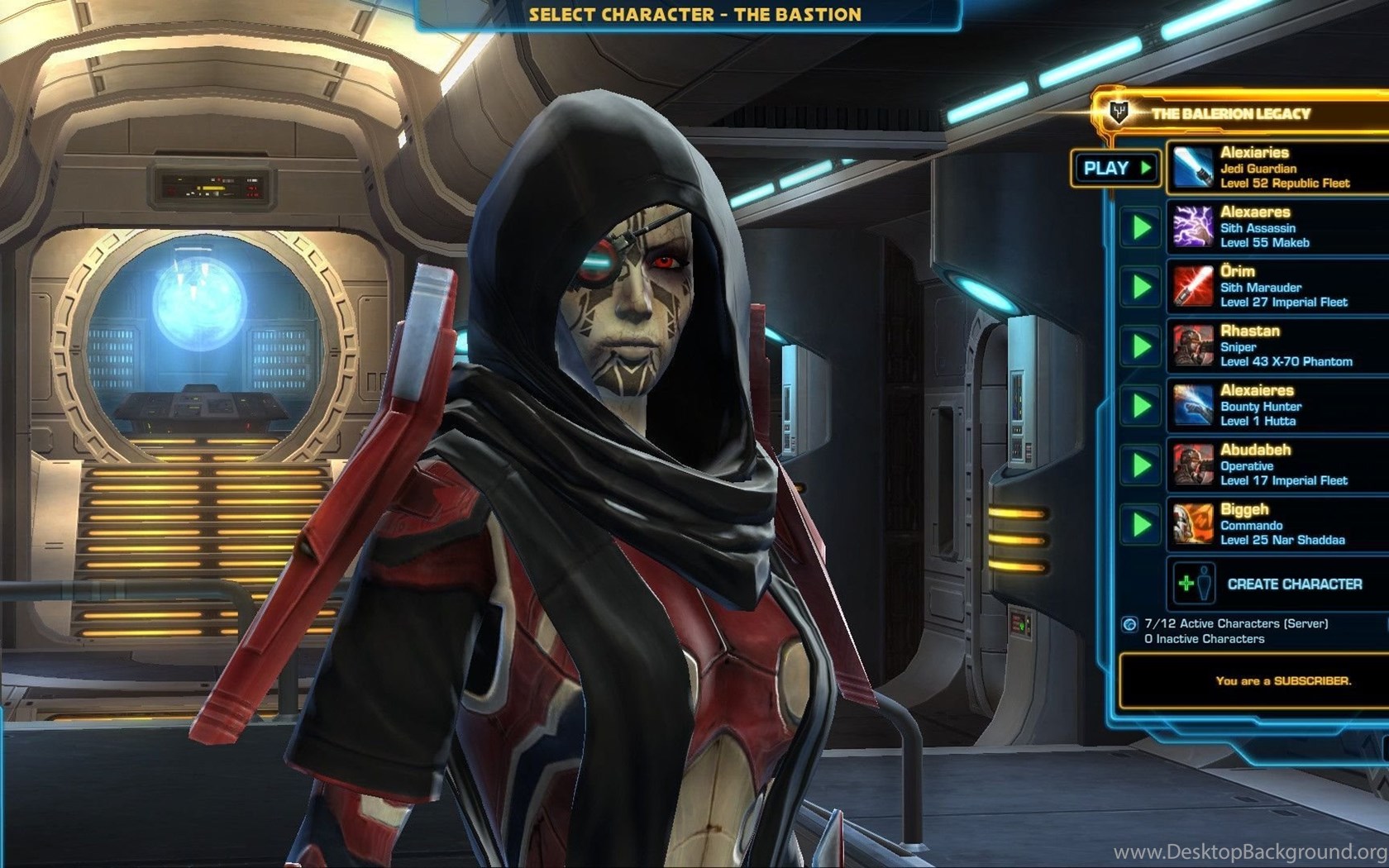Viewport: 1389px width, 868px height.
Task: Select Alexiaries the Jedi Guardian
Action: (x=1277, y=167)
